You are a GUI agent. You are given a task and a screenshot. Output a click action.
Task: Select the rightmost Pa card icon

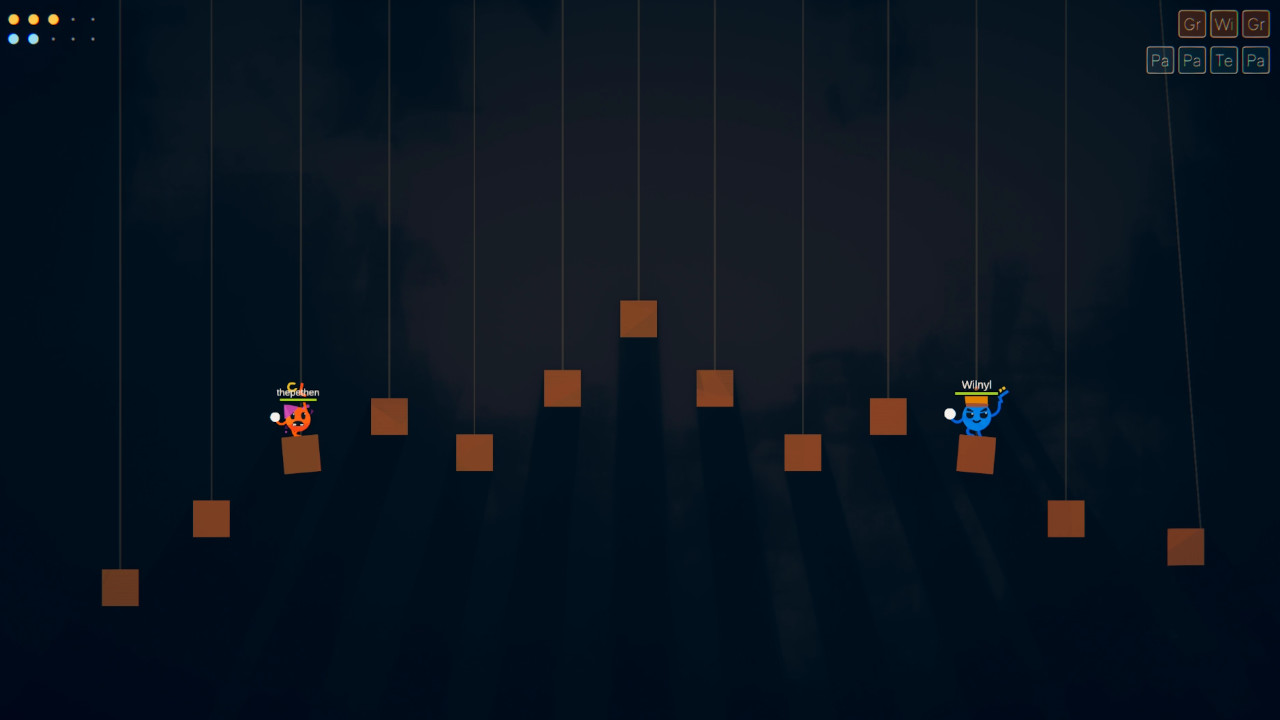pyautogui.click(x=1255, y=59)
